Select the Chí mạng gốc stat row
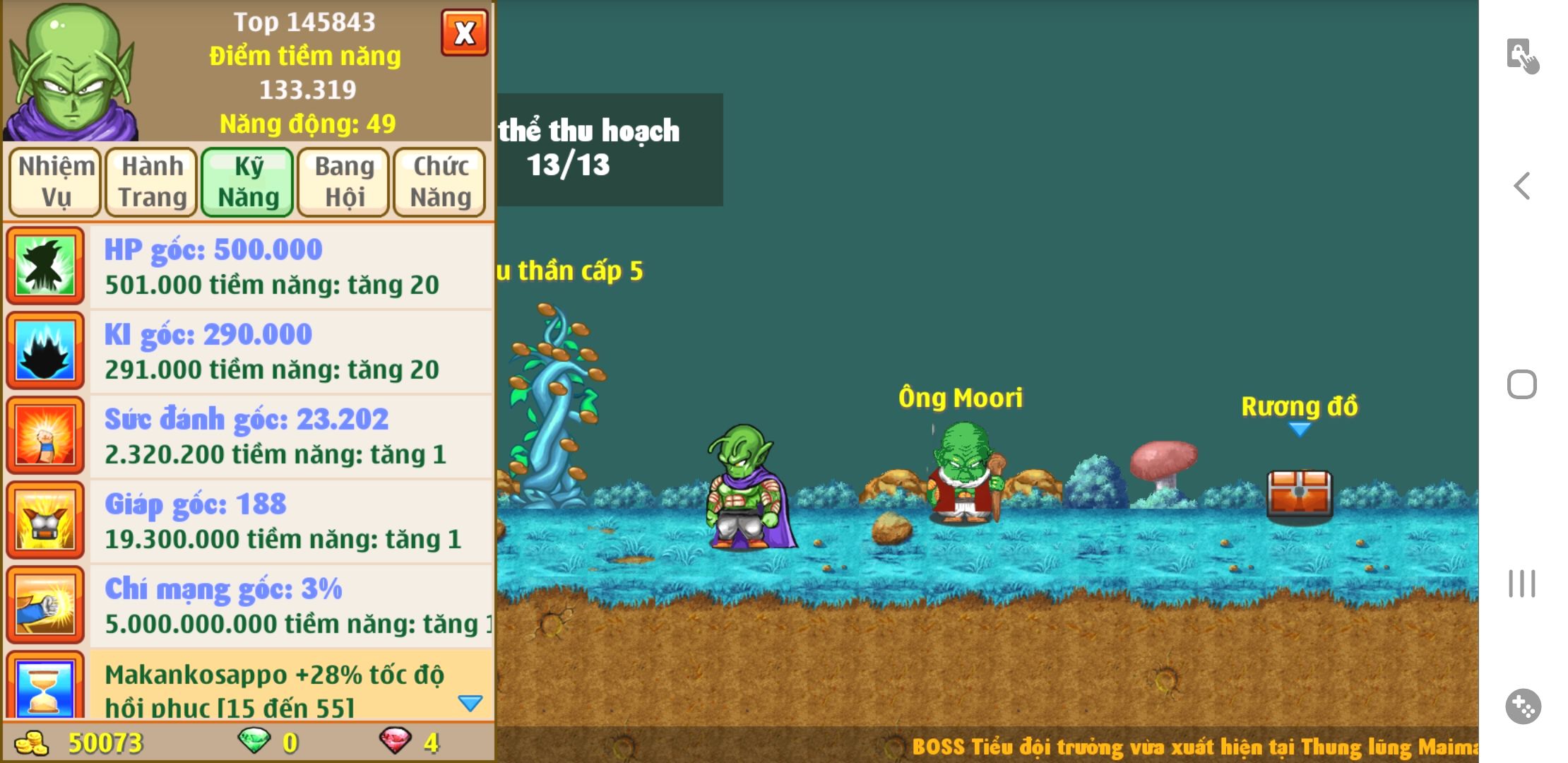The image size is (1568, 763). [x=290, y=605]
